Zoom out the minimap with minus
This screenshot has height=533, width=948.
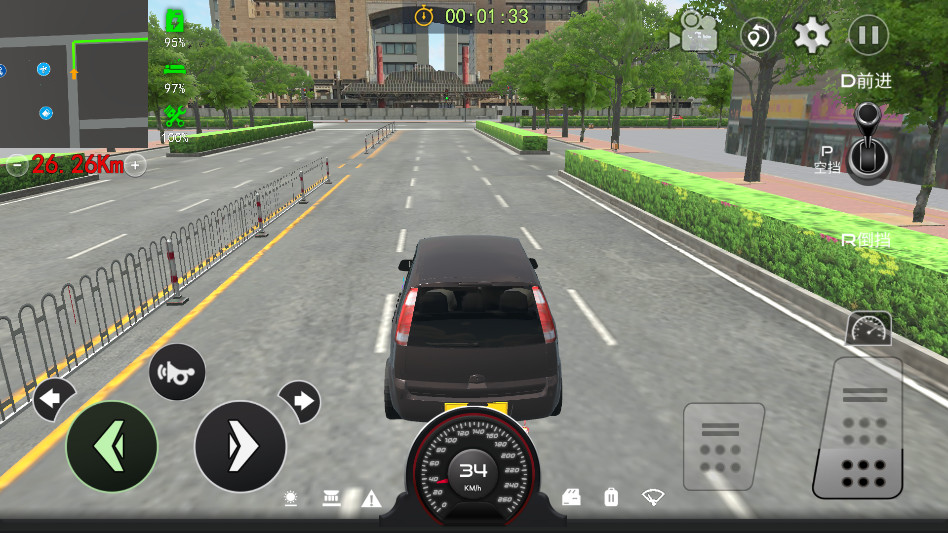16,166
